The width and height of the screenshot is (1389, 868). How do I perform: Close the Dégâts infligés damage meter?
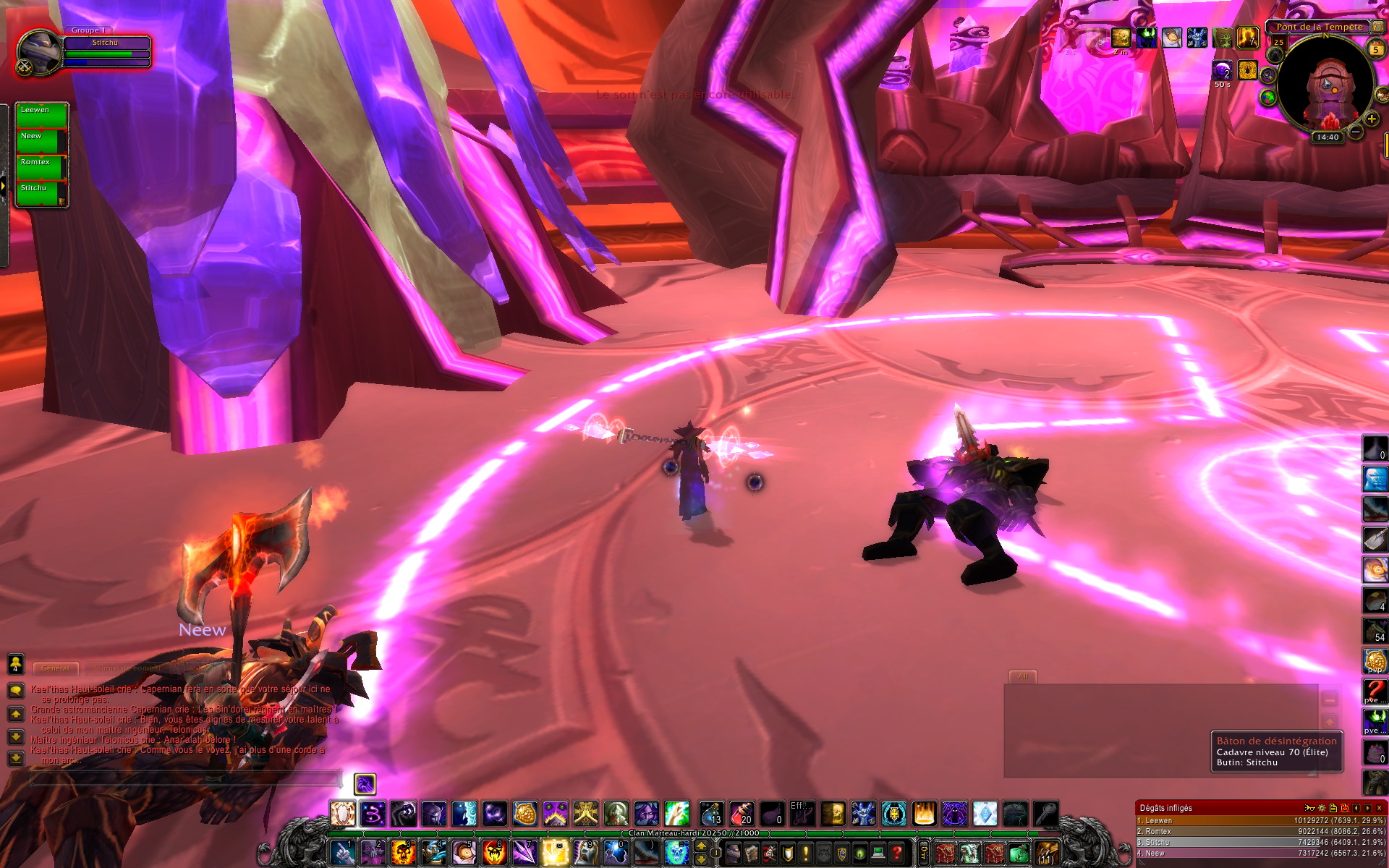[x=1379, y=808]
